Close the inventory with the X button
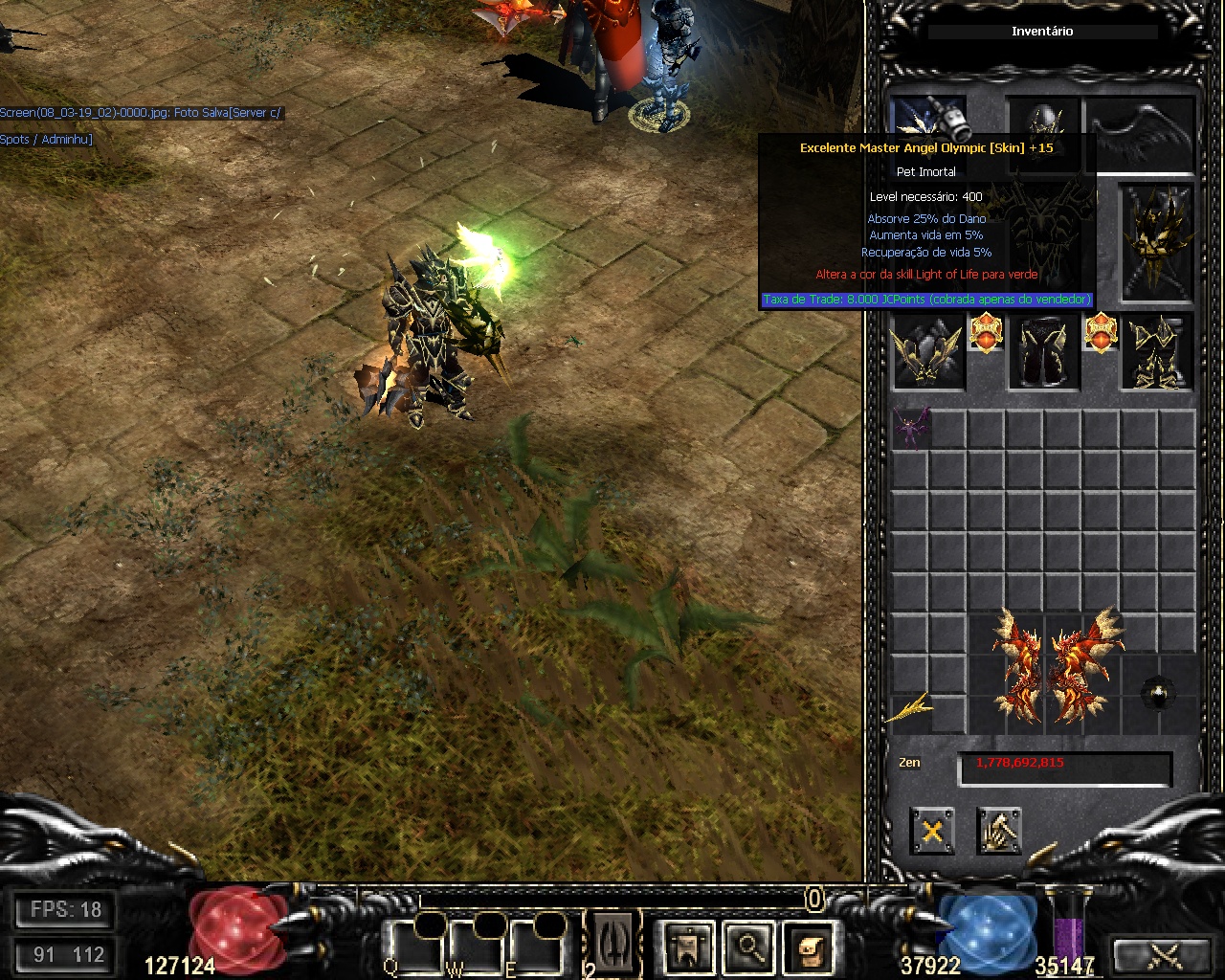This screenshot has height=980, width=1225. tap(932, 831)
